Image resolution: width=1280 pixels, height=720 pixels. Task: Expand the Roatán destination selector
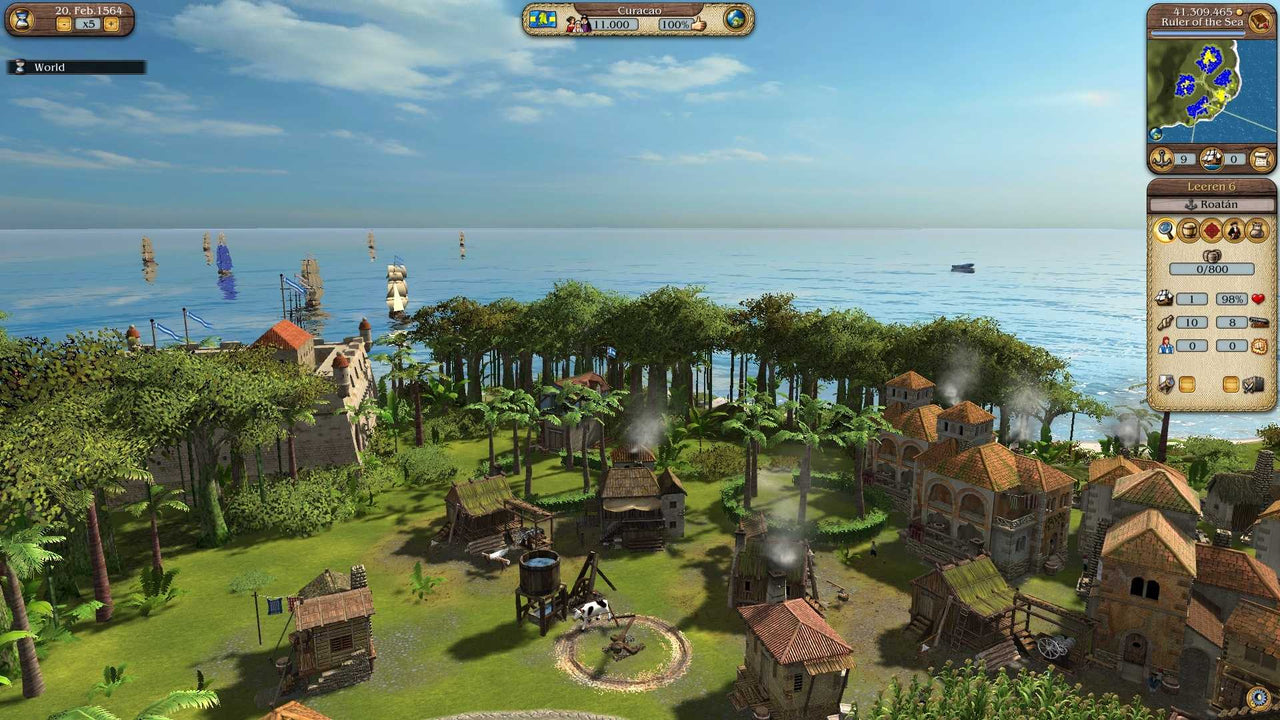click(1215, 203)
